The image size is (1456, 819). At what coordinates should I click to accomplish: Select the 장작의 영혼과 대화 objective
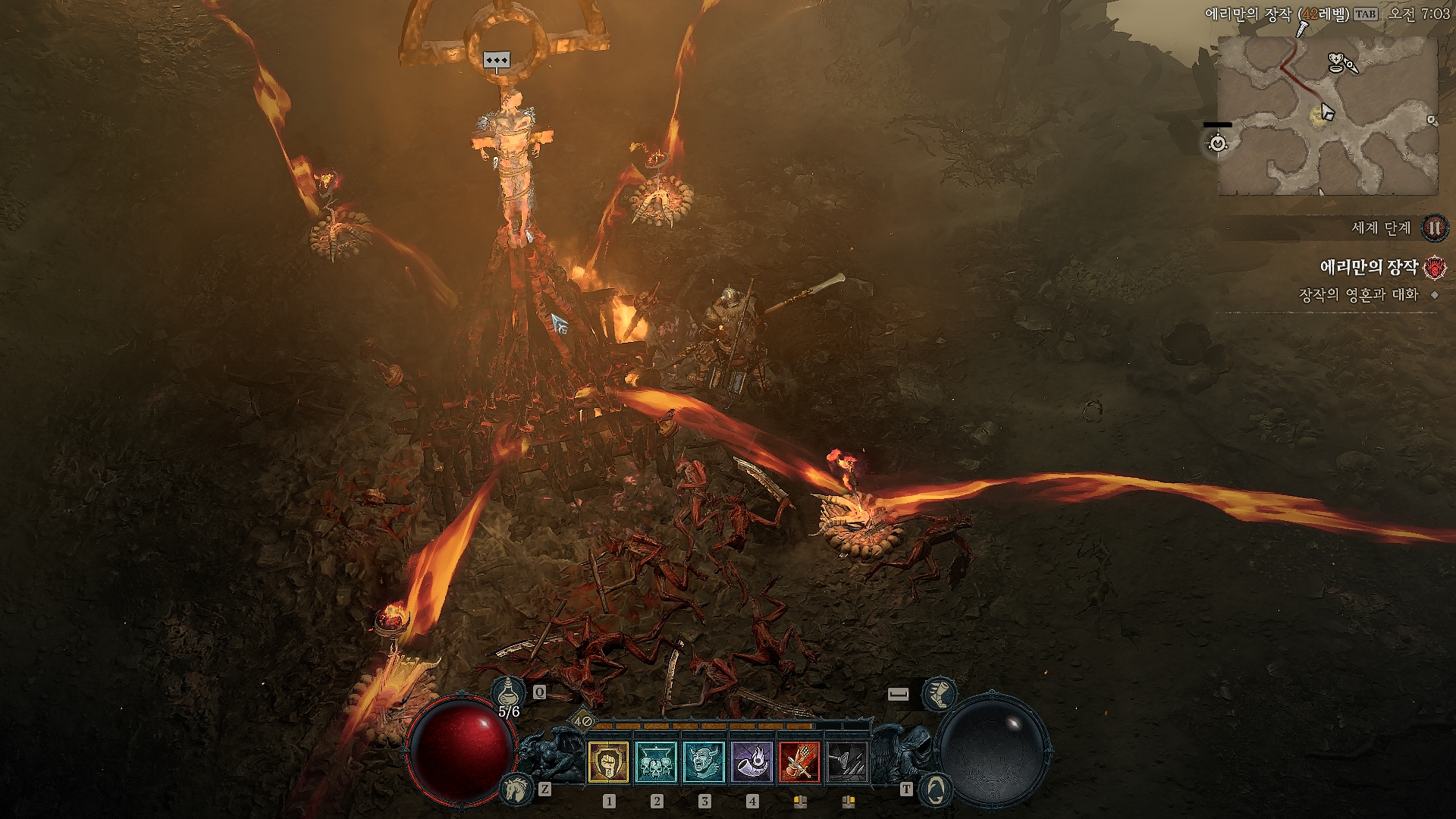coord(1358,295)
